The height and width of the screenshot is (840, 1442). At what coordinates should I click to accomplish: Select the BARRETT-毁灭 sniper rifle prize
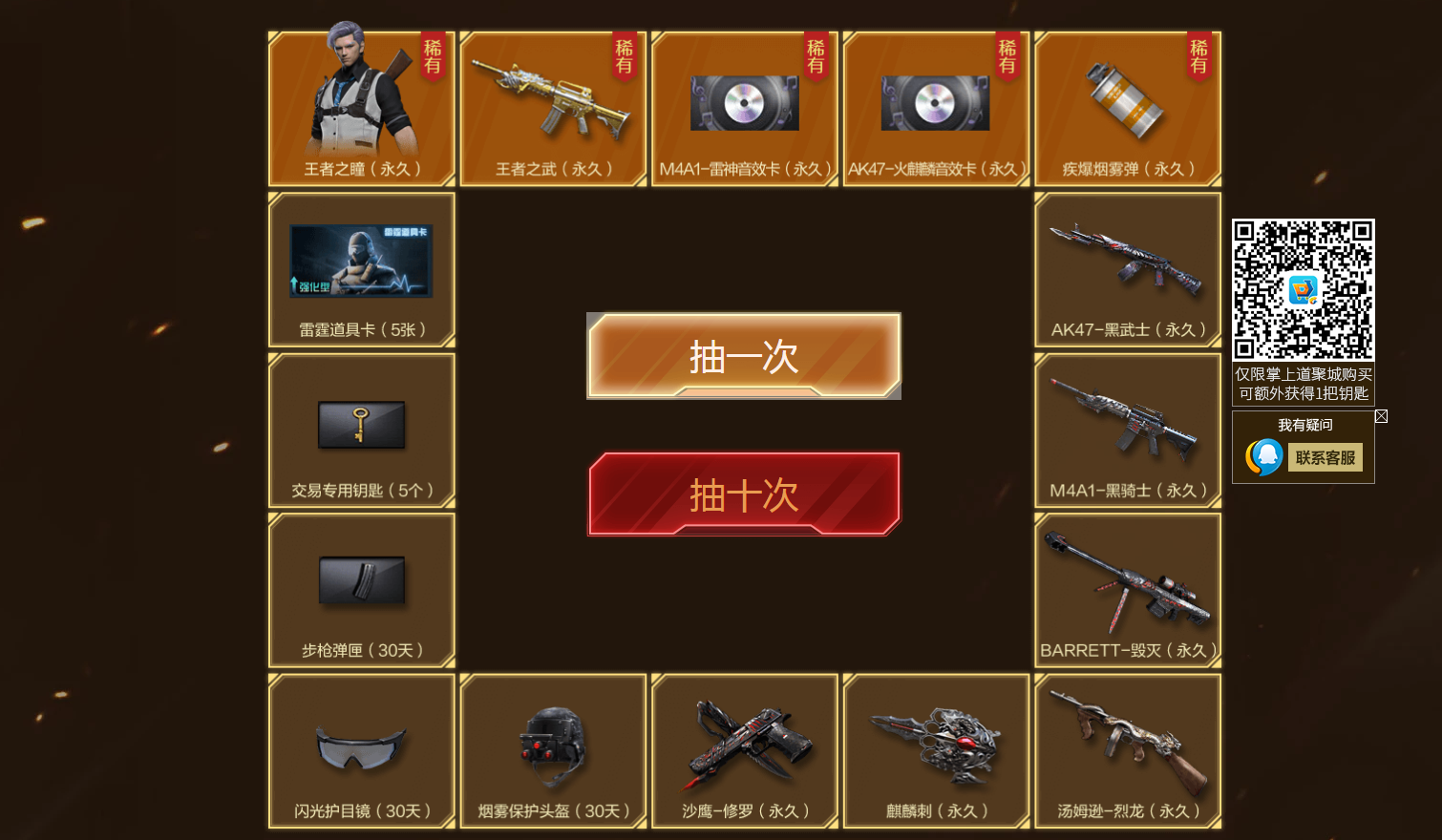pyautogui.click(x=1127, y=587)
